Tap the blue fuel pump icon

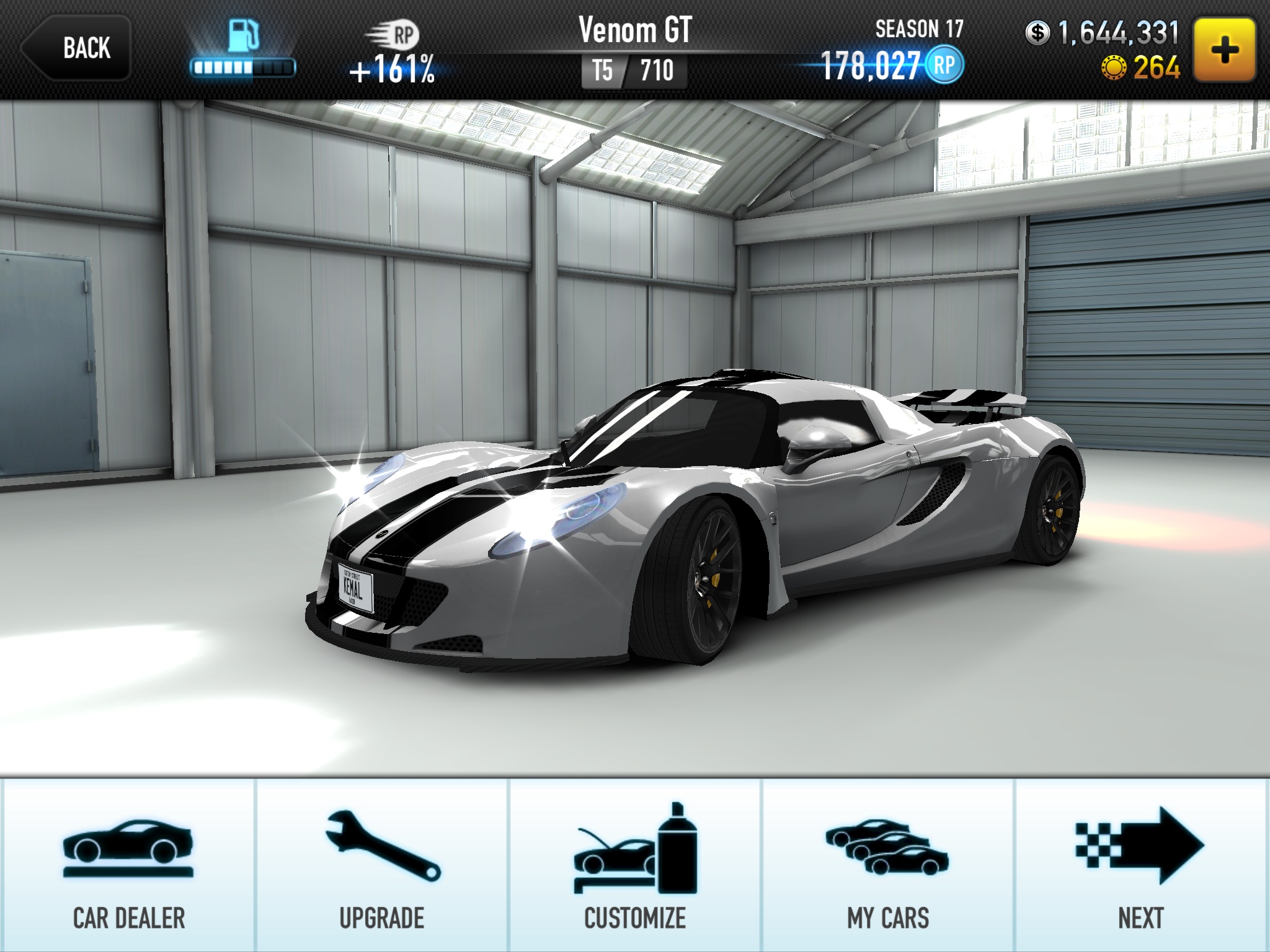click(x=243, y=36)
